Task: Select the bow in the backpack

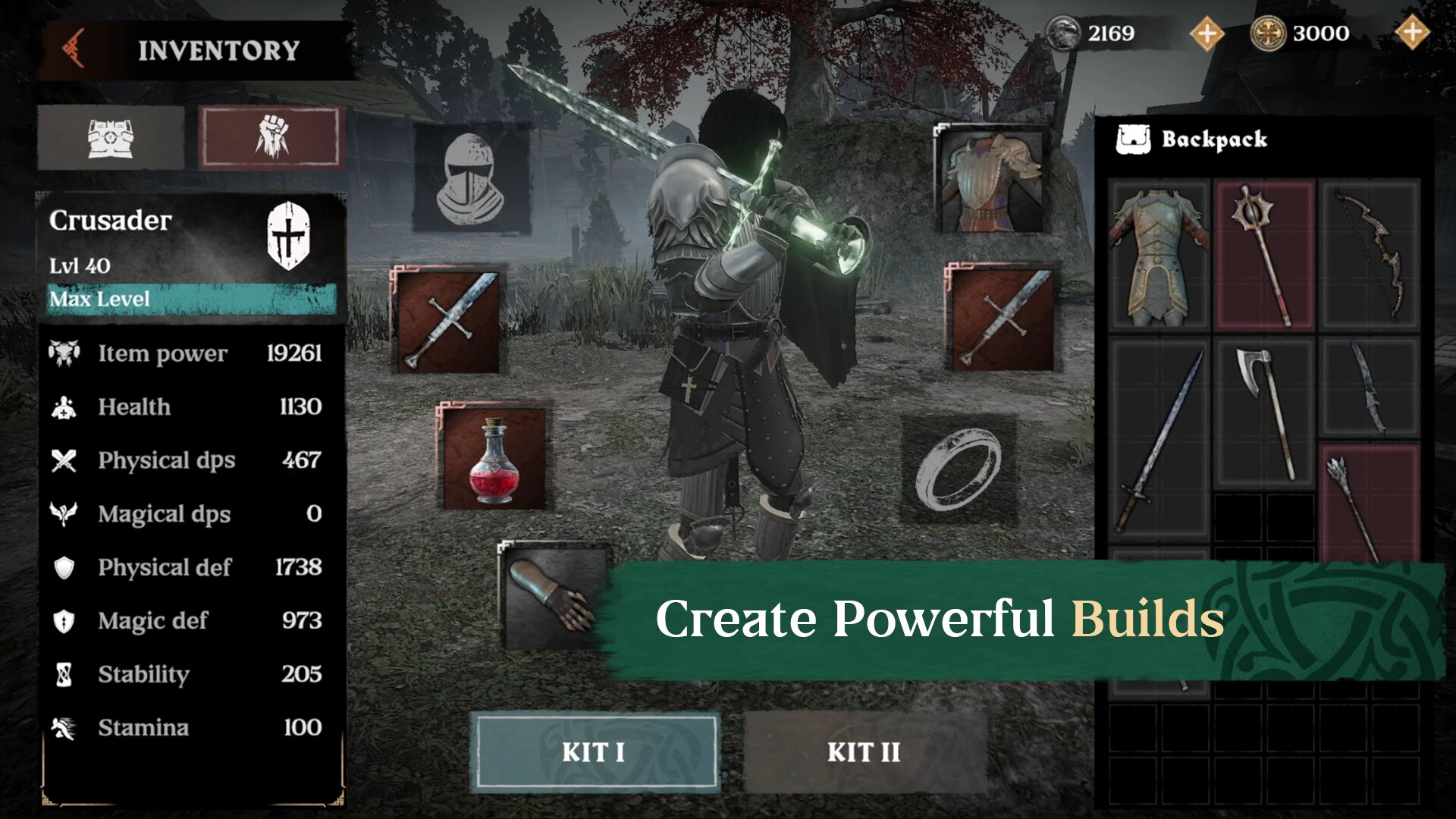Action: pos(1370,256)
